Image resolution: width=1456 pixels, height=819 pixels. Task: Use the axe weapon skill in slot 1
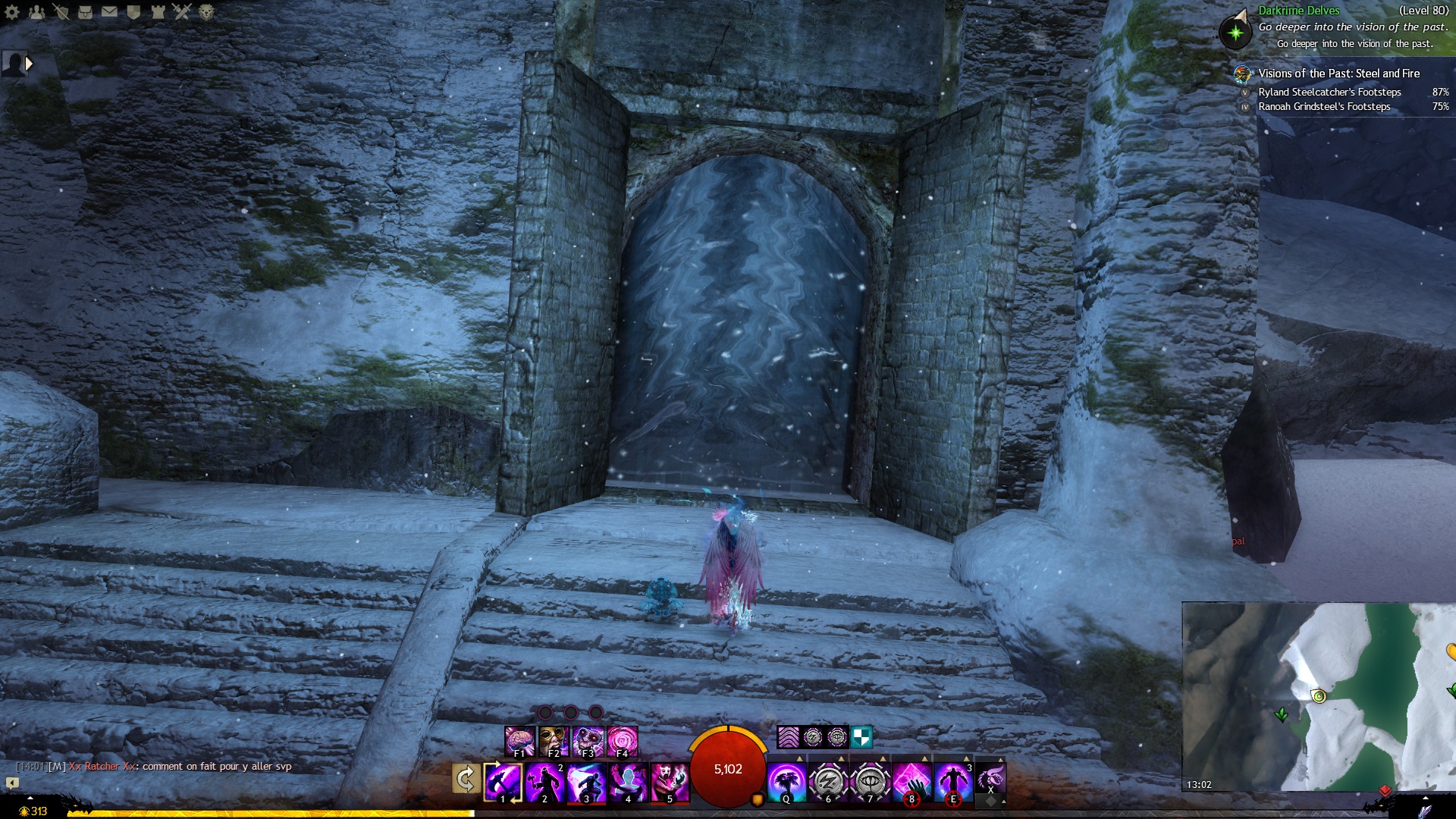point(503,782)
